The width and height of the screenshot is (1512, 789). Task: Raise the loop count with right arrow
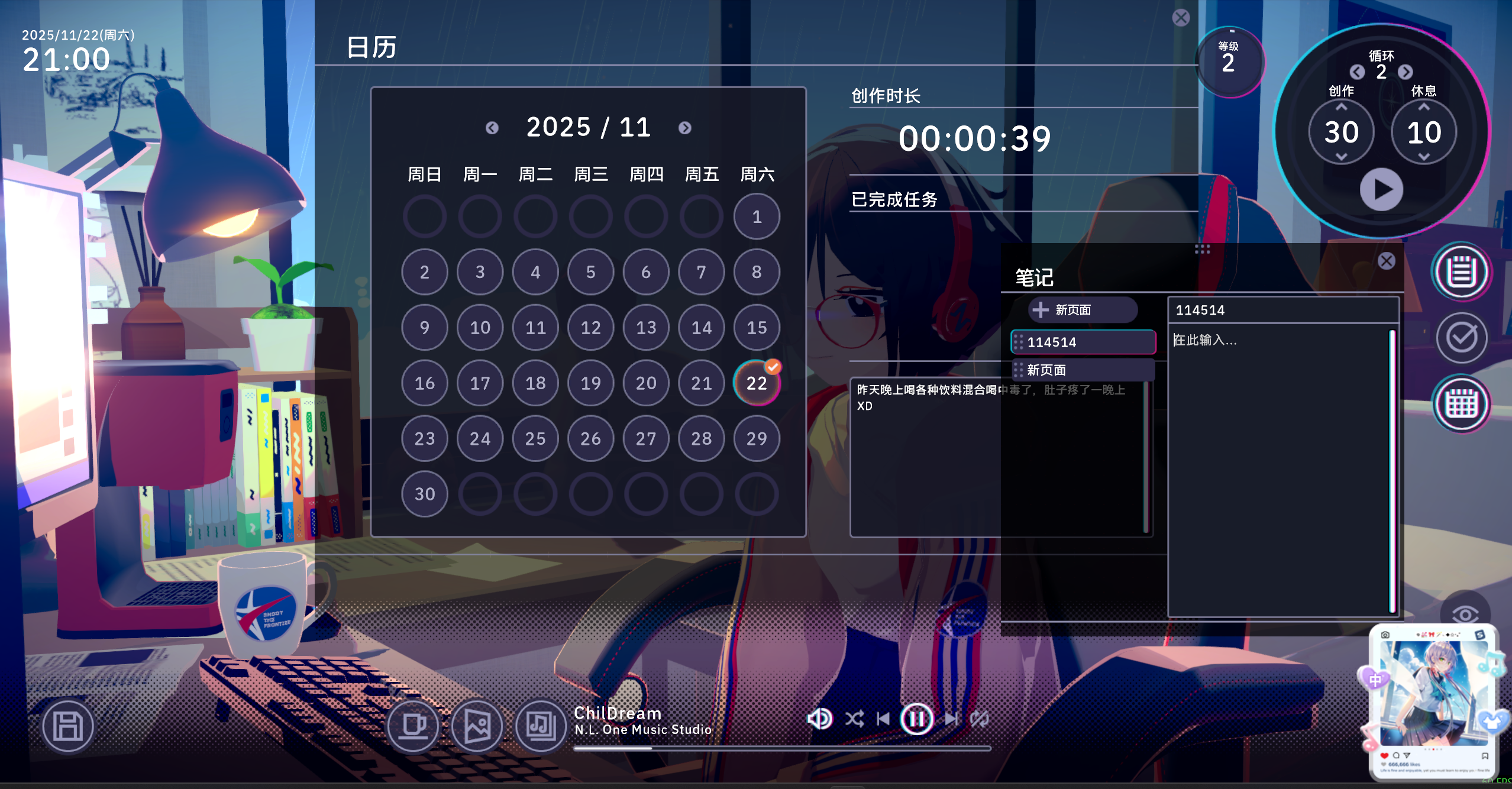click(x=1406, y=72)
